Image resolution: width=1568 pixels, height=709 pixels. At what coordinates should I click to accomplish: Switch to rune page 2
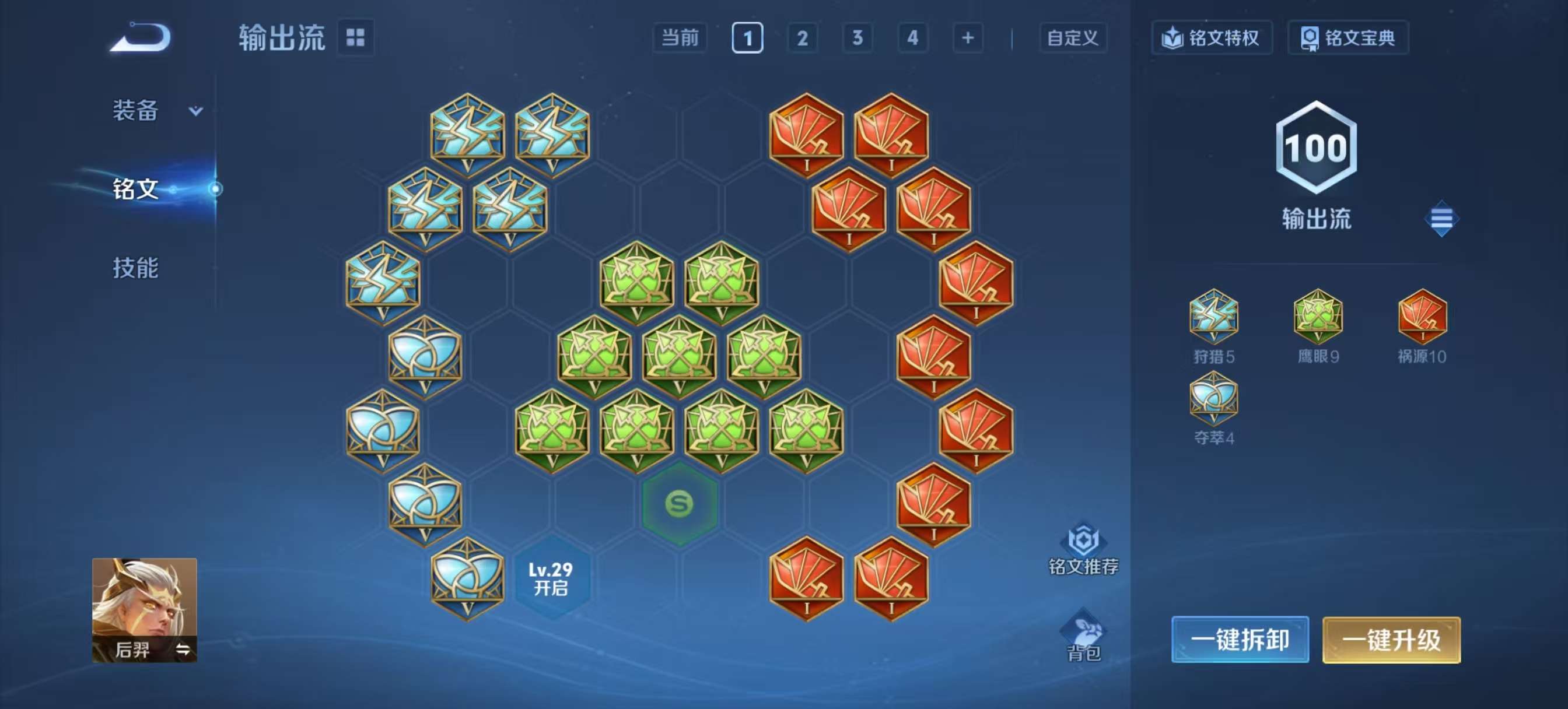click(x=802, y=38)
